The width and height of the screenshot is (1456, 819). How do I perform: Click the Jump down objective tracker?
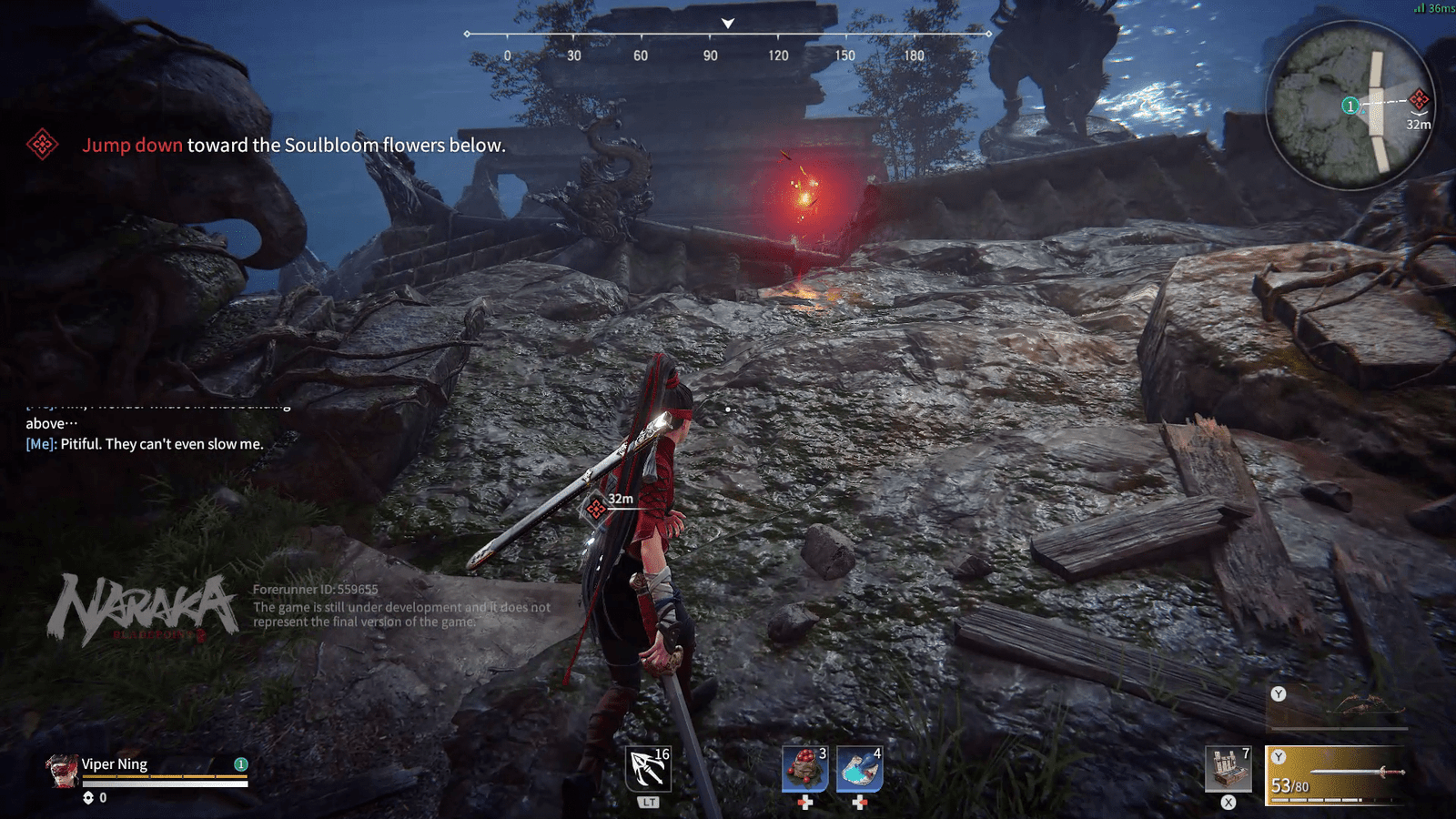(293, 145)
